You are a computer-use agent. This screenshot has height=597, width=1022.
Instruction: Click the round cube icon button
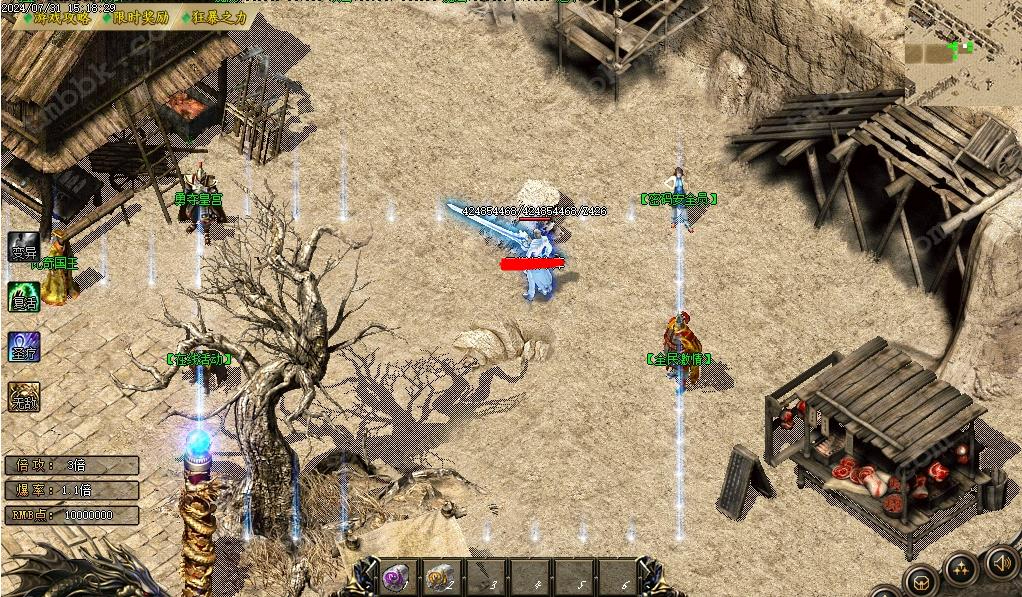[920, 581]
